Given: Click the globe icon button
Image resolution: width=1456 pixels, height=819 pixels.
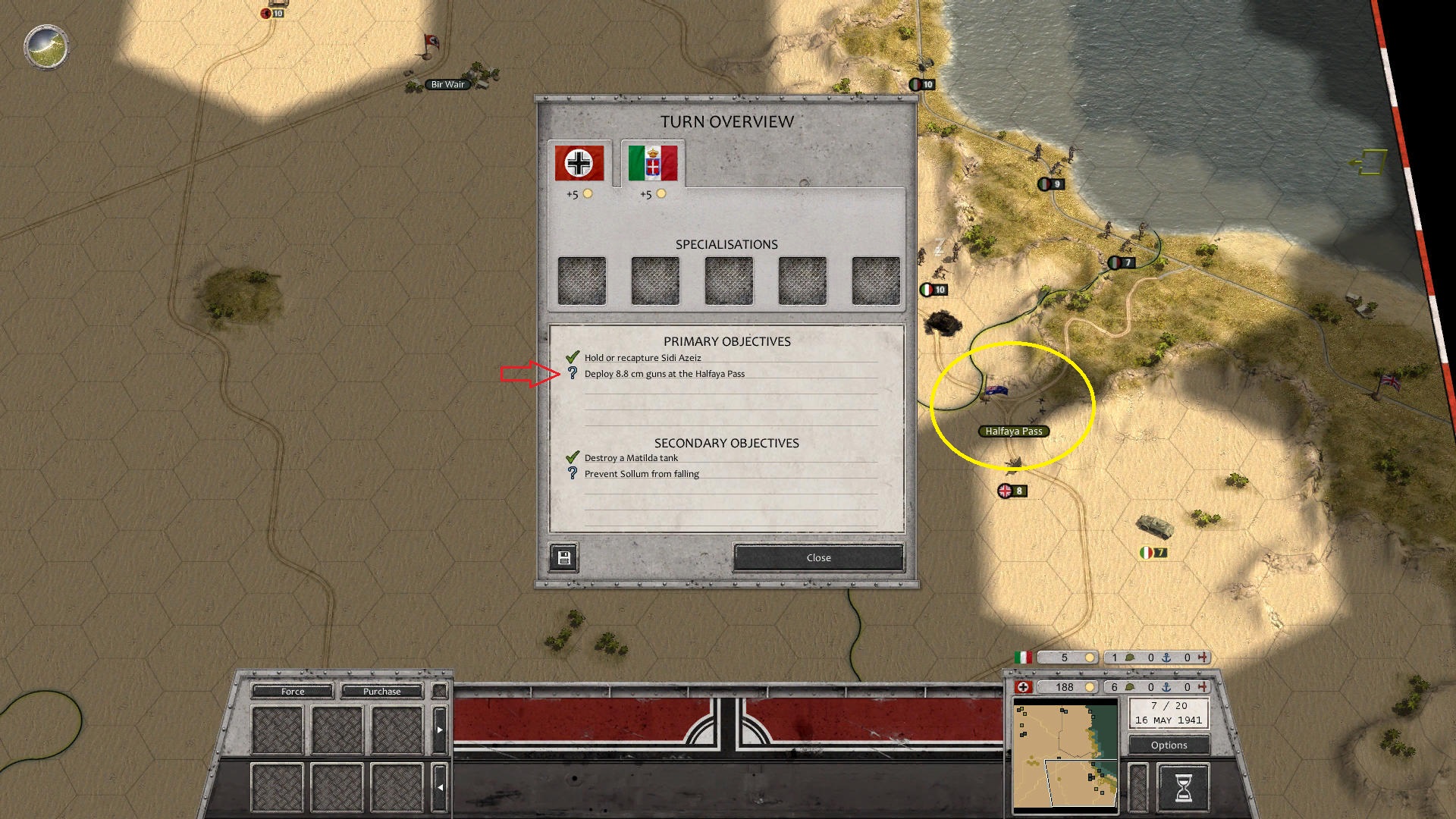Looking at the screenshot, I should pyautogui.click(x=46, y=46).
